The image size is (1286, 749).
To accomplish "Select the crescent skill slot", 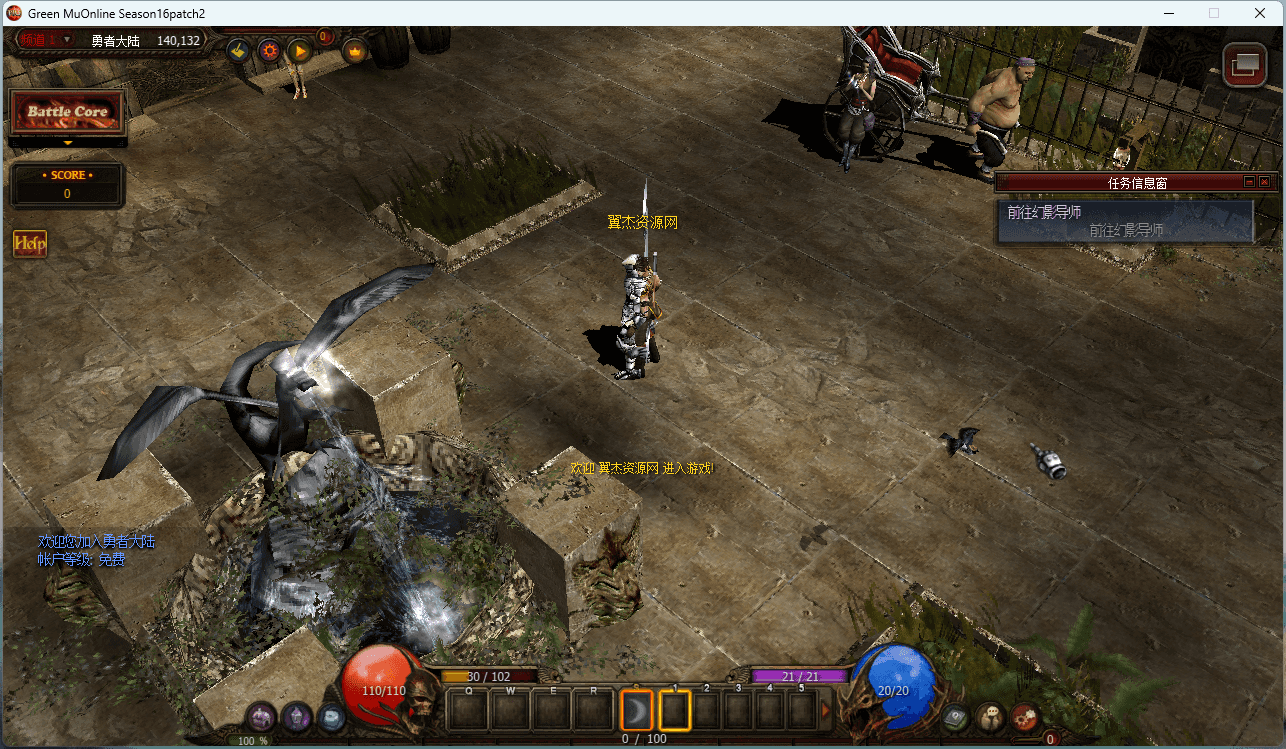I will [x=636, y=711].
